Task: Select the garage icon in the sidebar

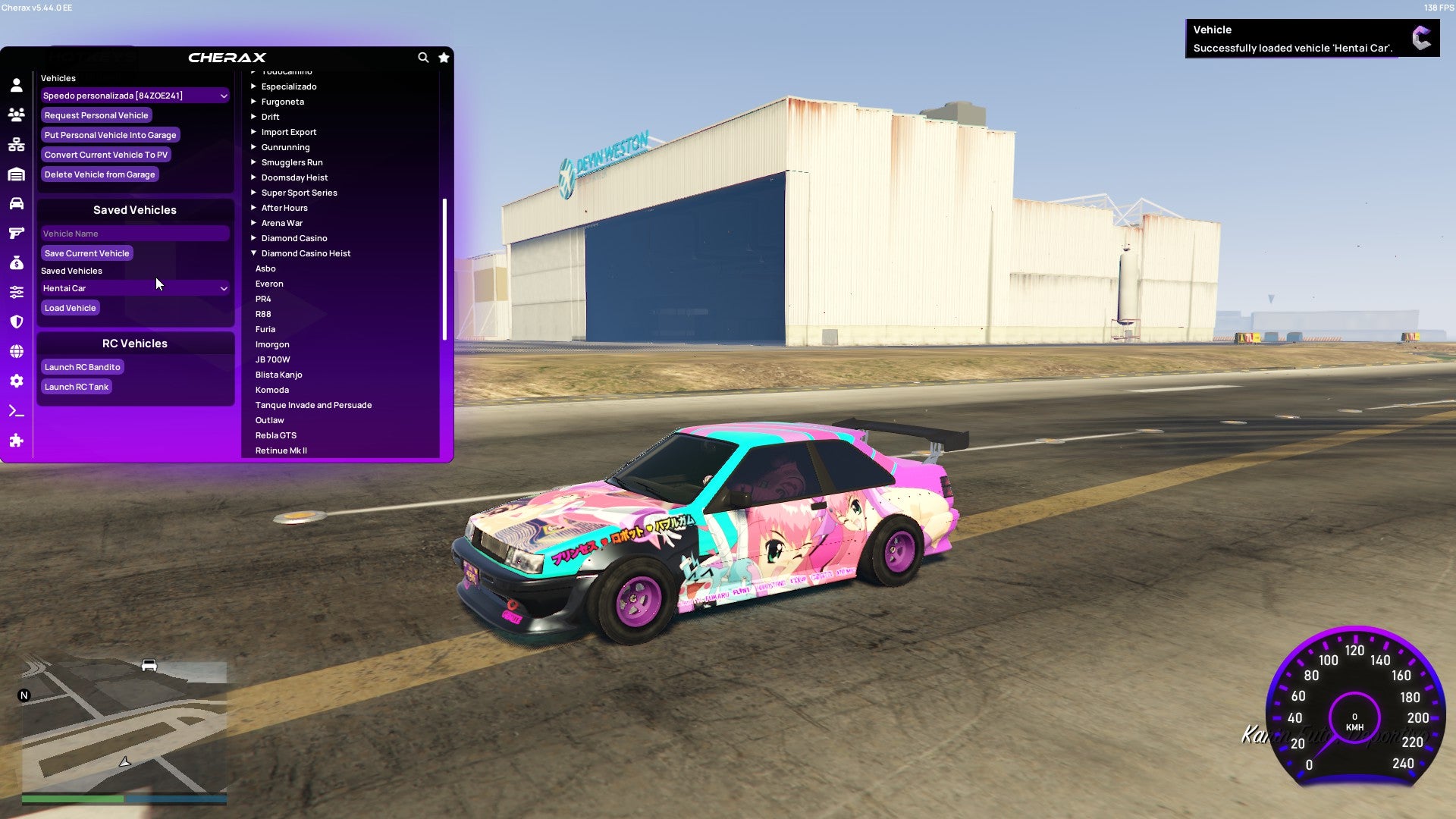Action: pos(16,174)
